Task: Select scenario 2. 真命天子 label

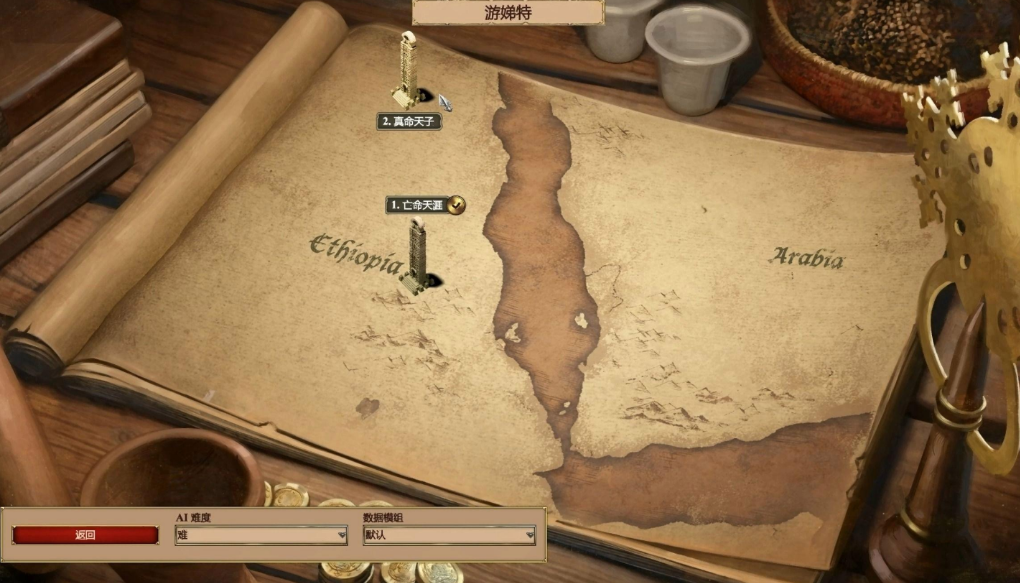Action: pos(409,121)
